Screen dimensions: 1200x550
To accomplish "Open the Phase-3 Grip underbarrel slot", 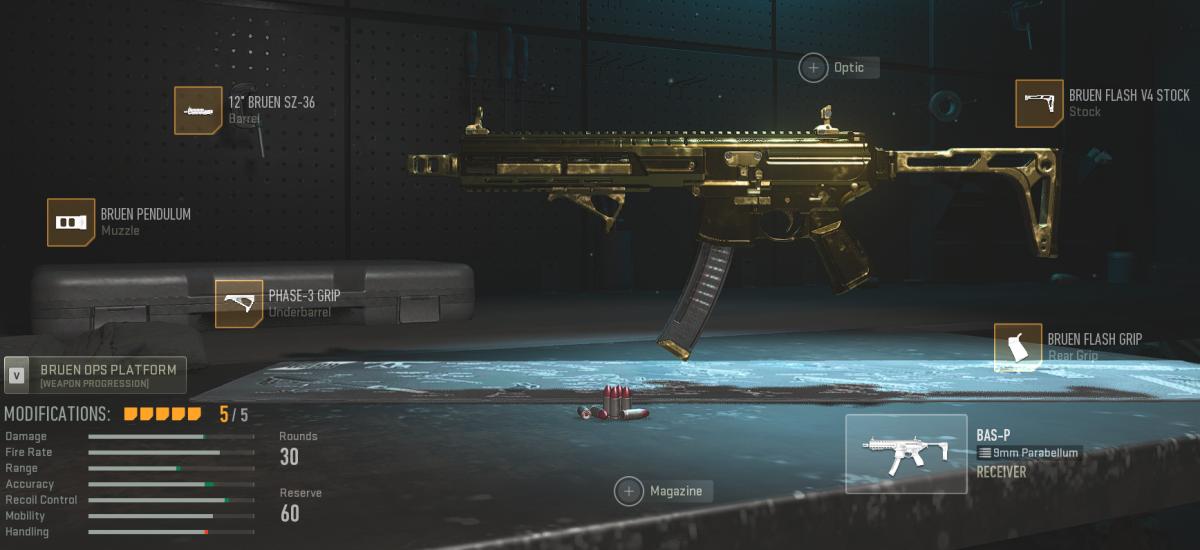I will point(239,304).
